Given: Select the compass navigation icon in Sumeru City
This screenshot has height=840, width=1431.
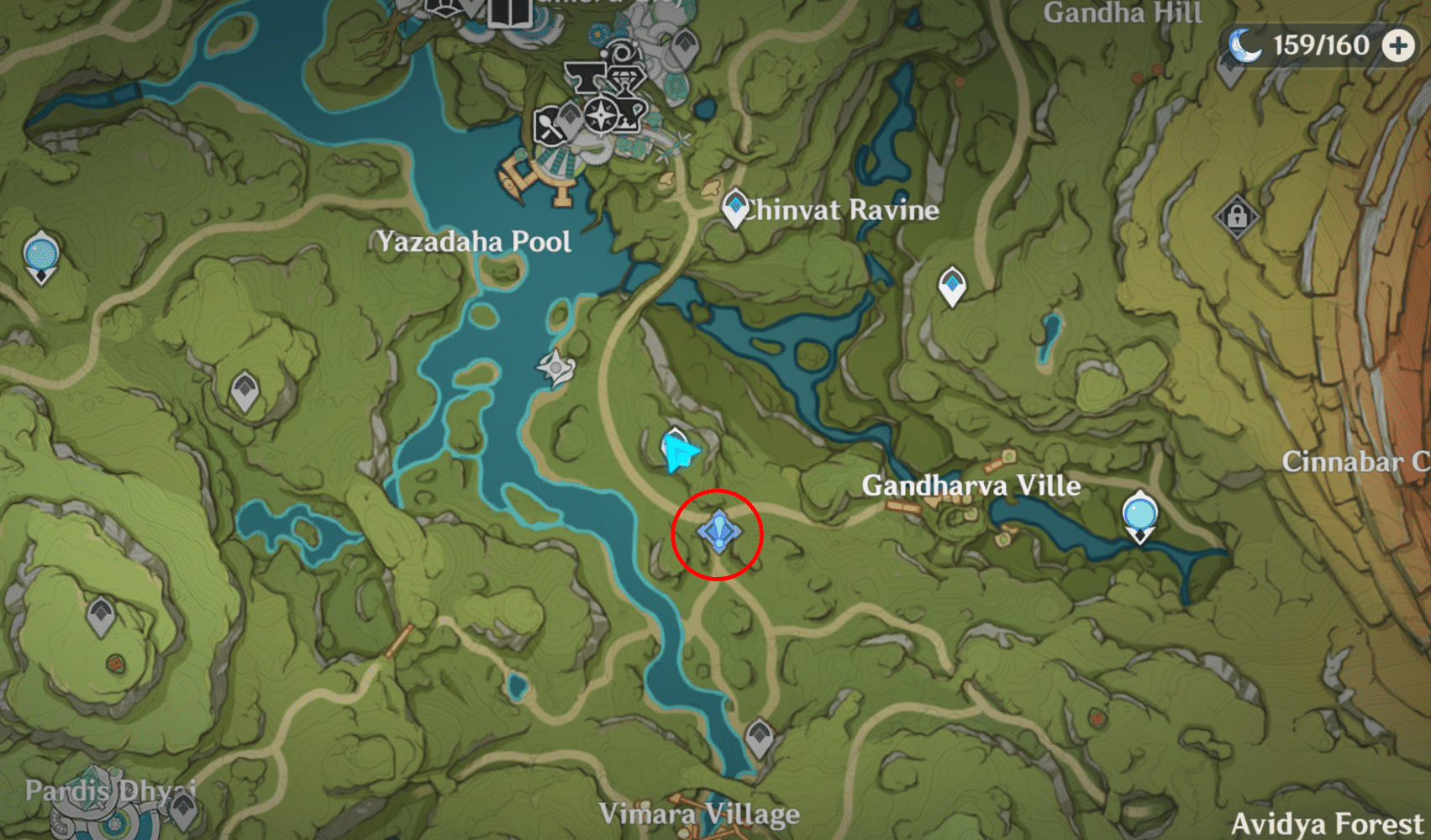Looking at the screenshot, I should 602,116.
